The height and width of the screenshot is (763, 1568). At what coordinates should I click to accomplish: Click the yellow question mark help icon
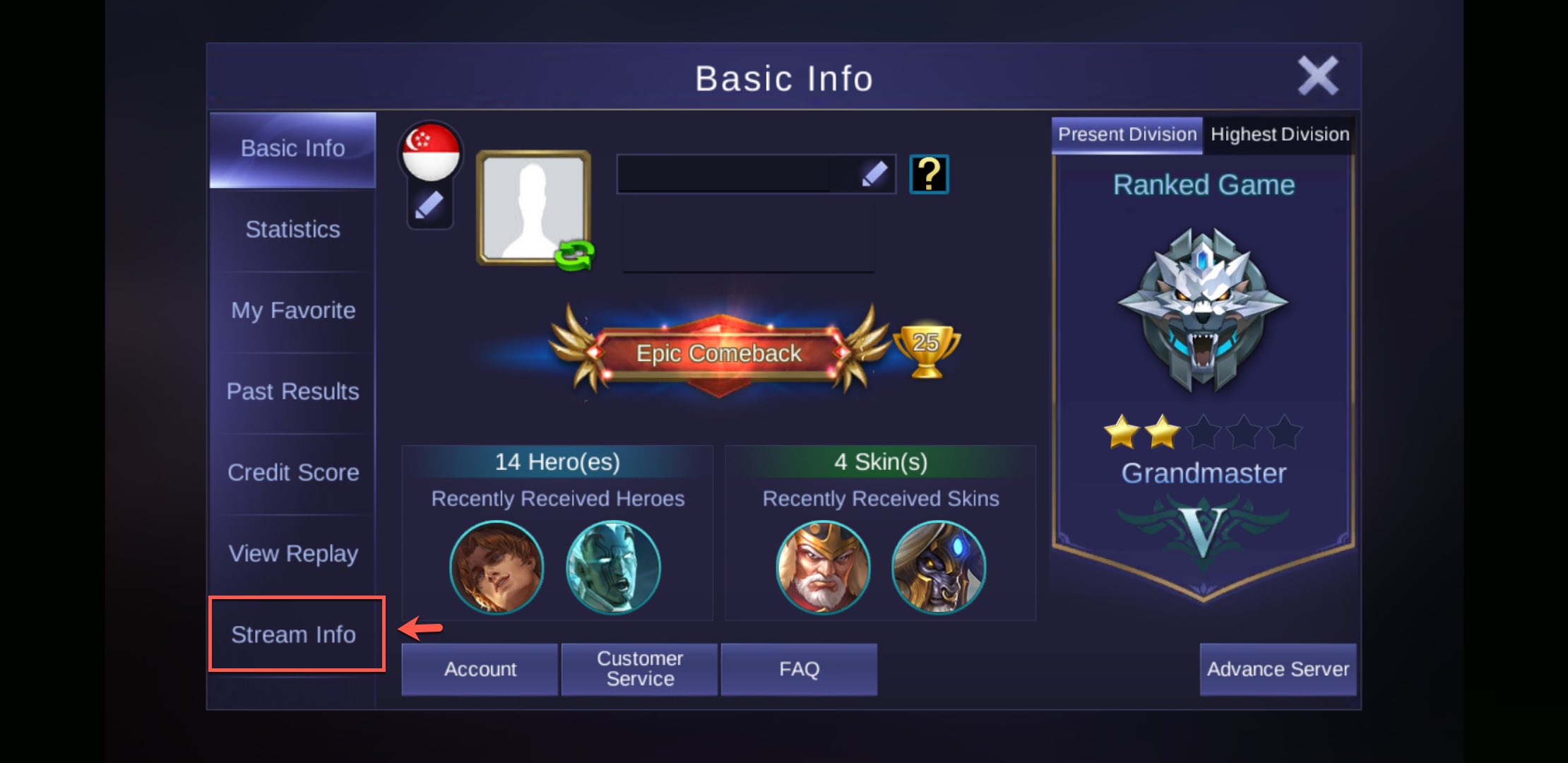[x=929, y=174]
